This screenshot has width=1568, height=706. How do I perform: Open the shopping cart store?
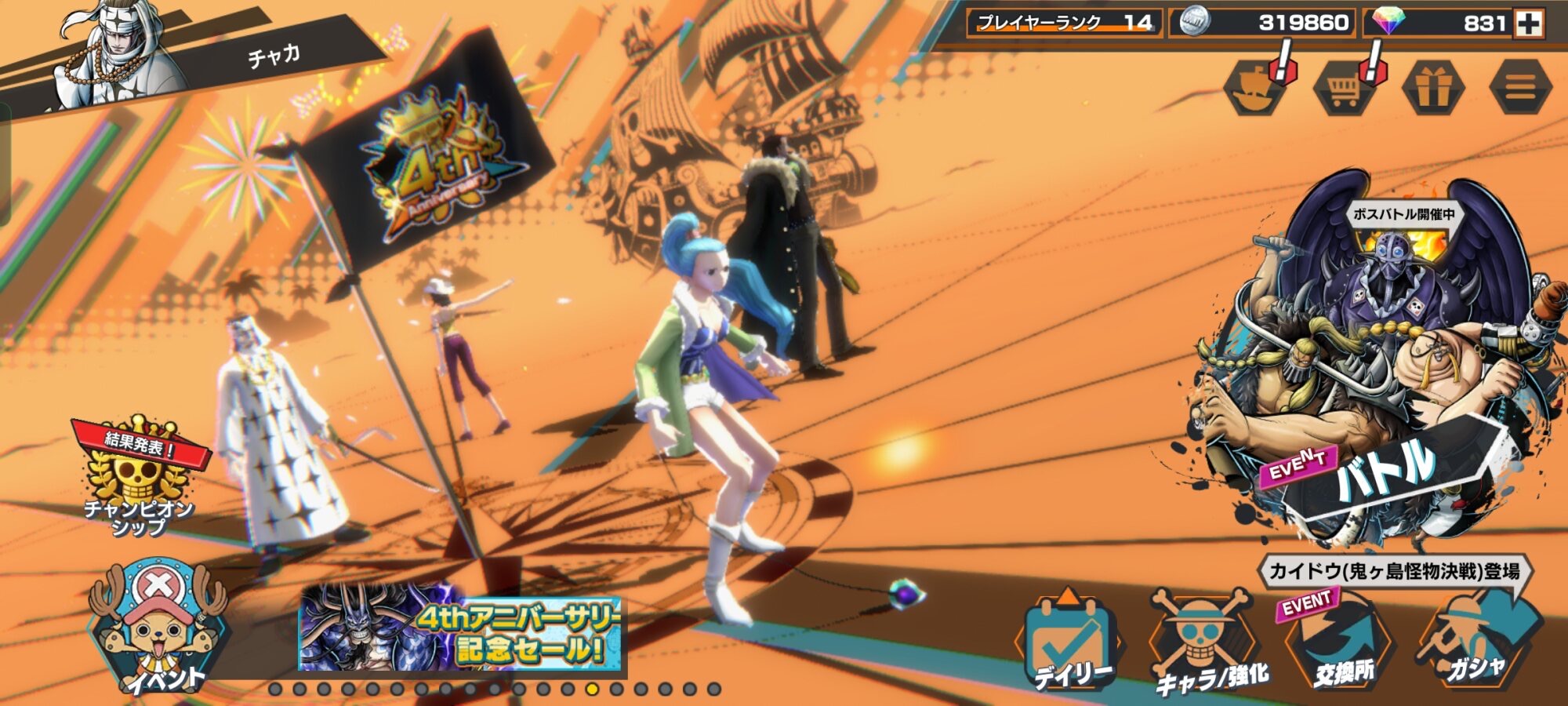coord(1344,88)
